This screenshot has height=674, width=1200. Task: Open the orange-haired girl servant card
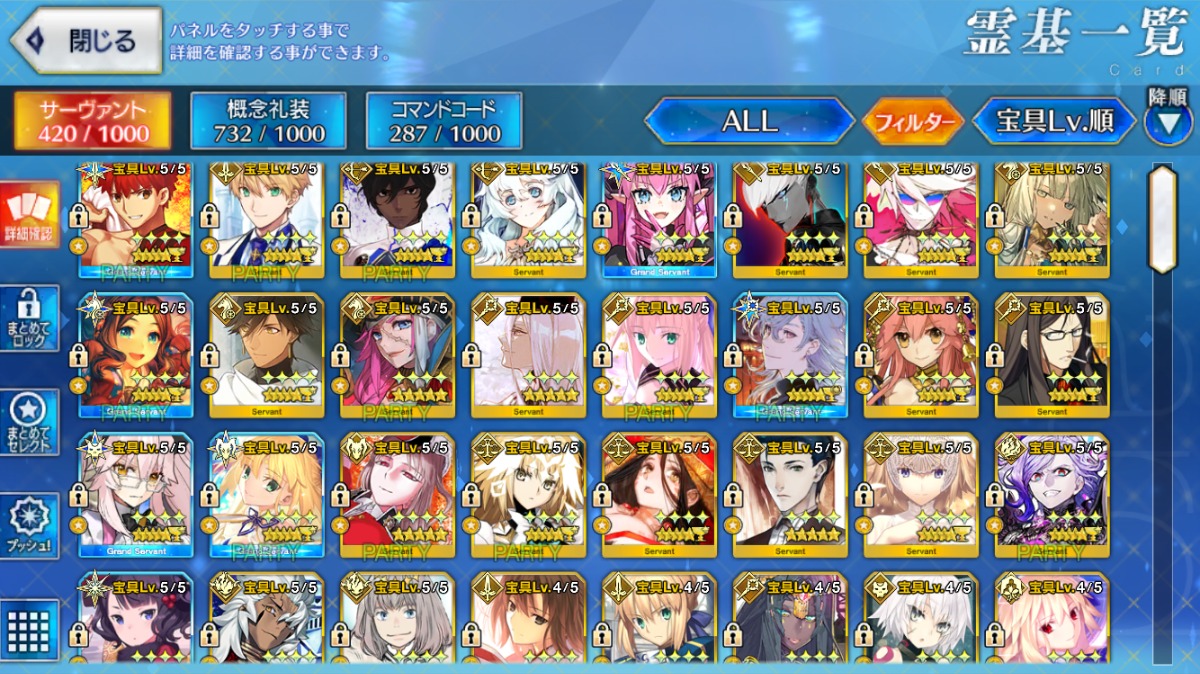136,356
